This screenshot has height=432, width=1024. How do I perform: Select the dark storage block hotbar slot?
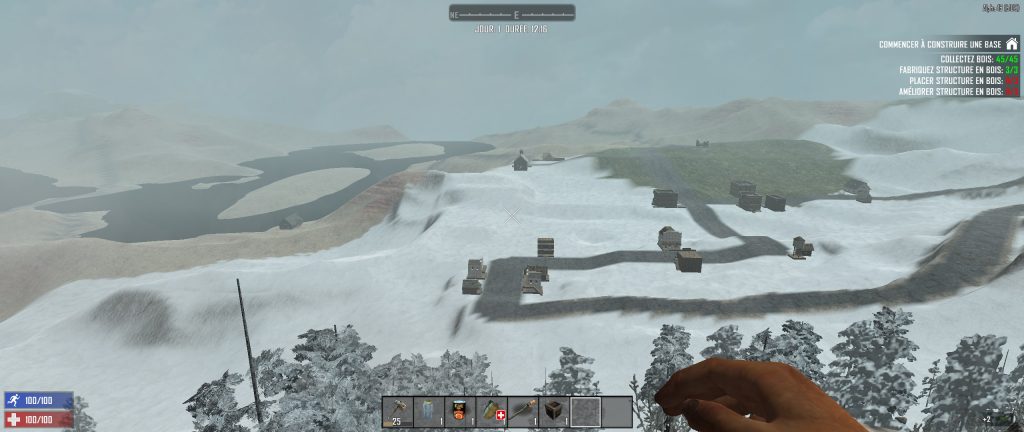click(x=552, y=411)
